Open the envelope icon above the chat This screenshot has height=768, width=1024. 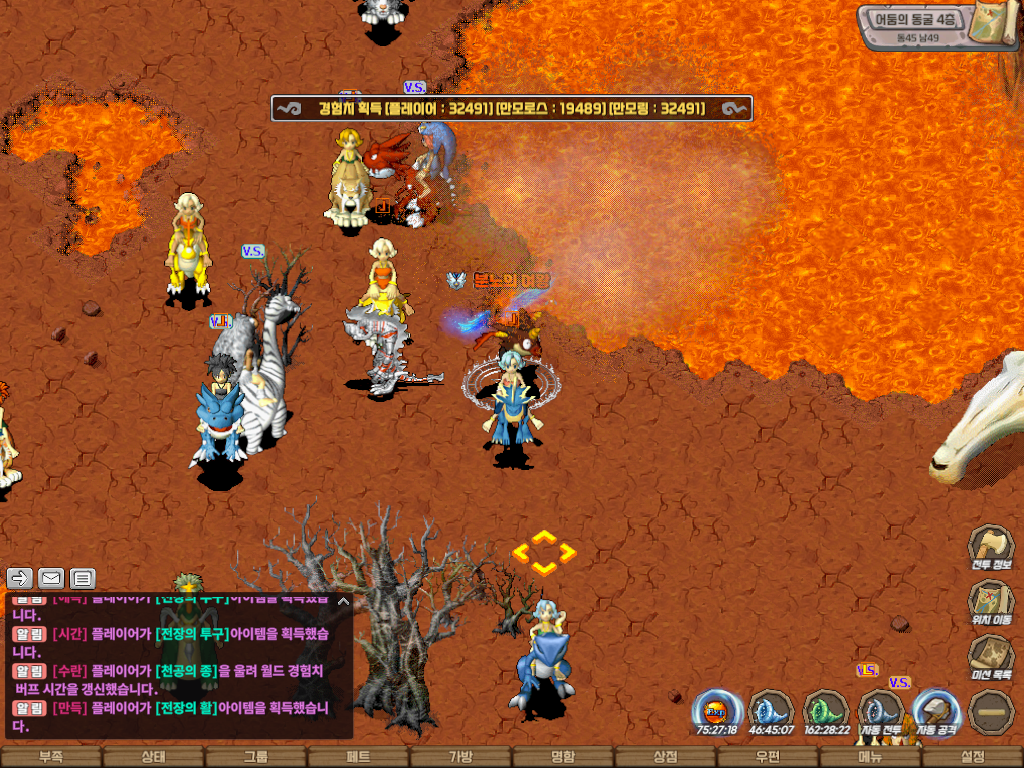[x=51, y=578]
